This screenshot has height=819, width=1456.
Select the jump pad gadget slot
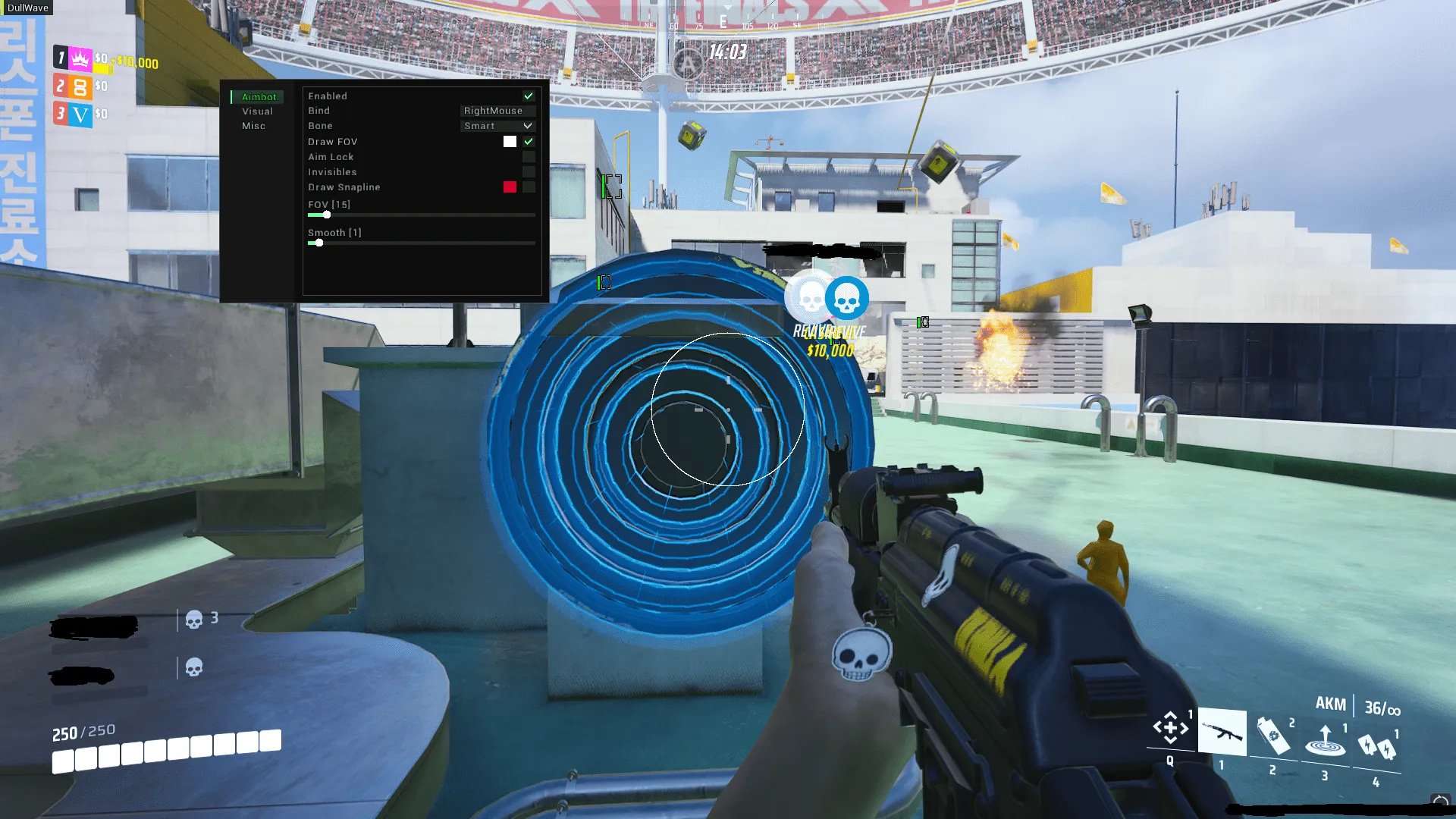click(x=1325, y=740)
